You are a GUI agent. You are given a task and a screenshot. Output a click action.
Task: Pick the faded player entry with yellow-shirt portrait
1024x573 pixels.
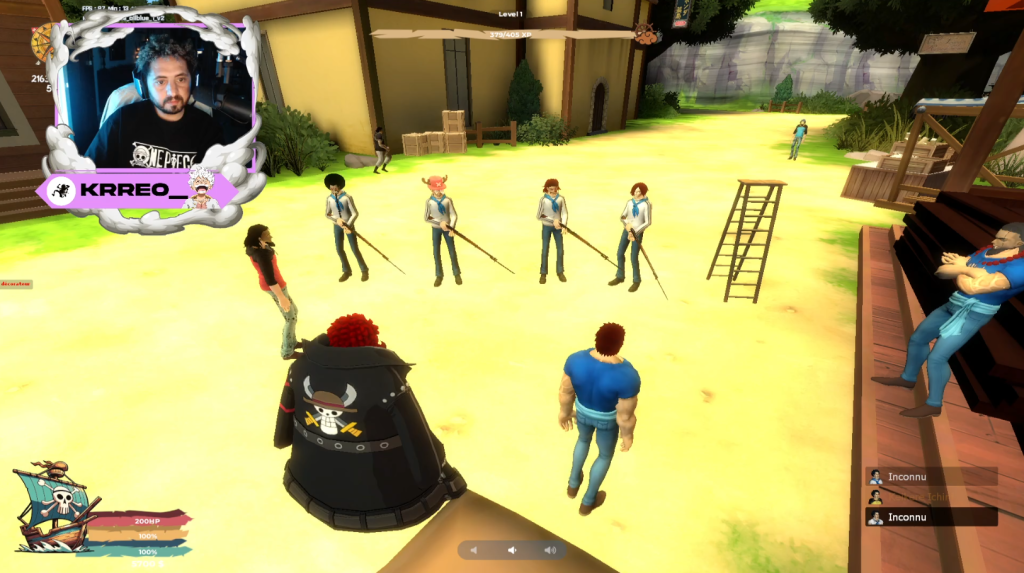pyautogui.click(x=931, y=497)
